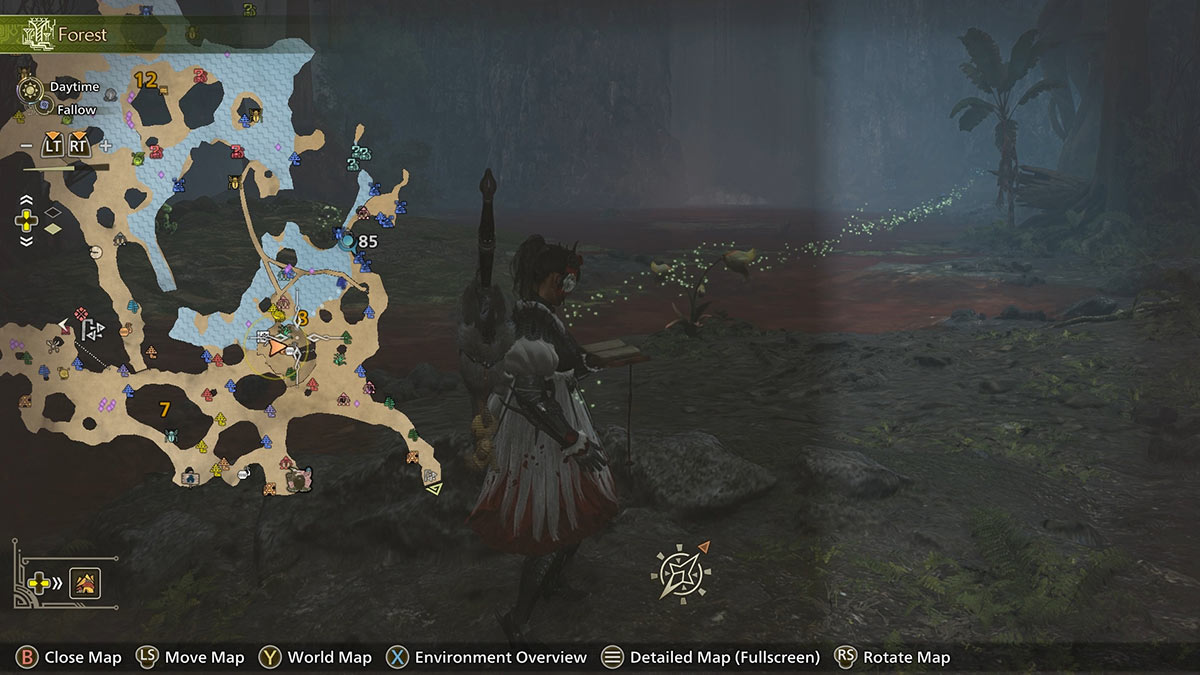Click the blue waypoint pin labeled 85
1200x675 pixels.
pyautogui.click(x=346, y=241)
